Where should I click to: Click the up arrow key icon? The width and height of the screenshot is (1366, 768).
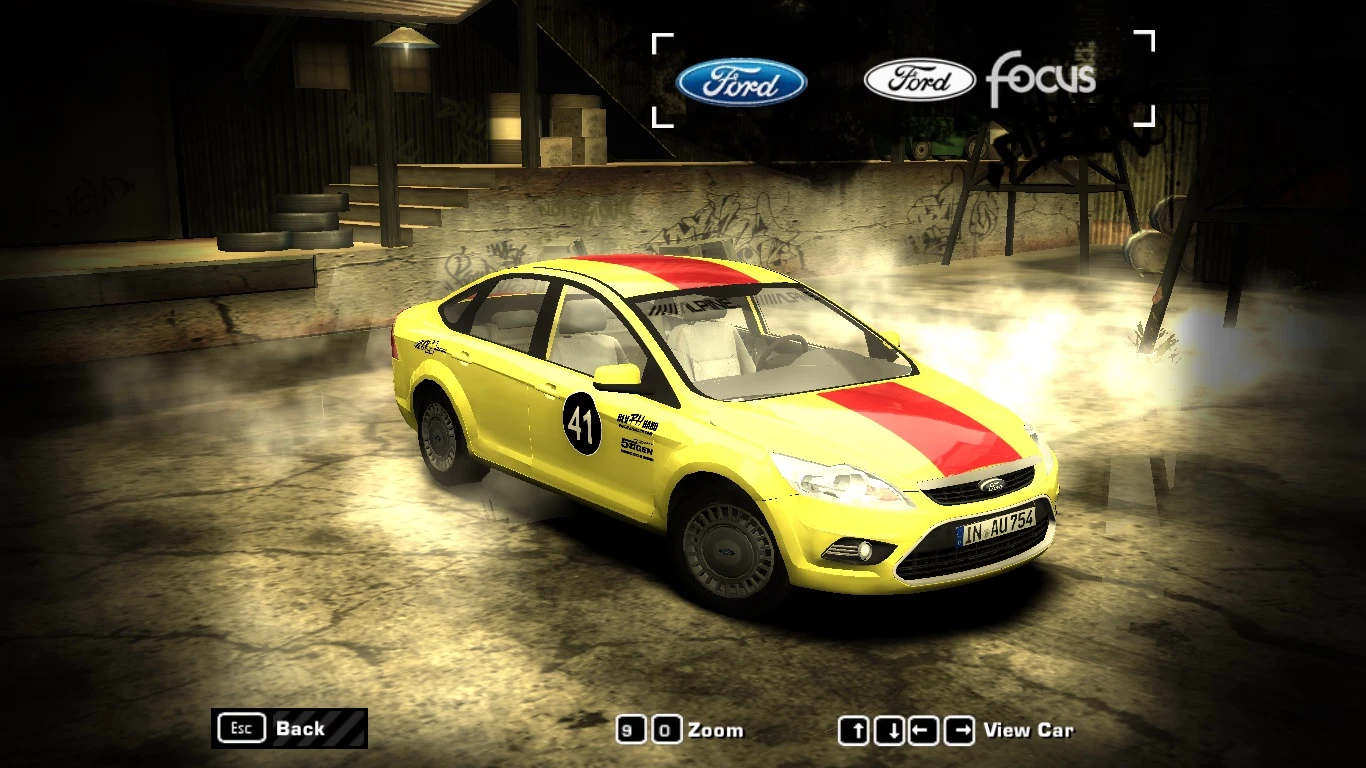857,731
